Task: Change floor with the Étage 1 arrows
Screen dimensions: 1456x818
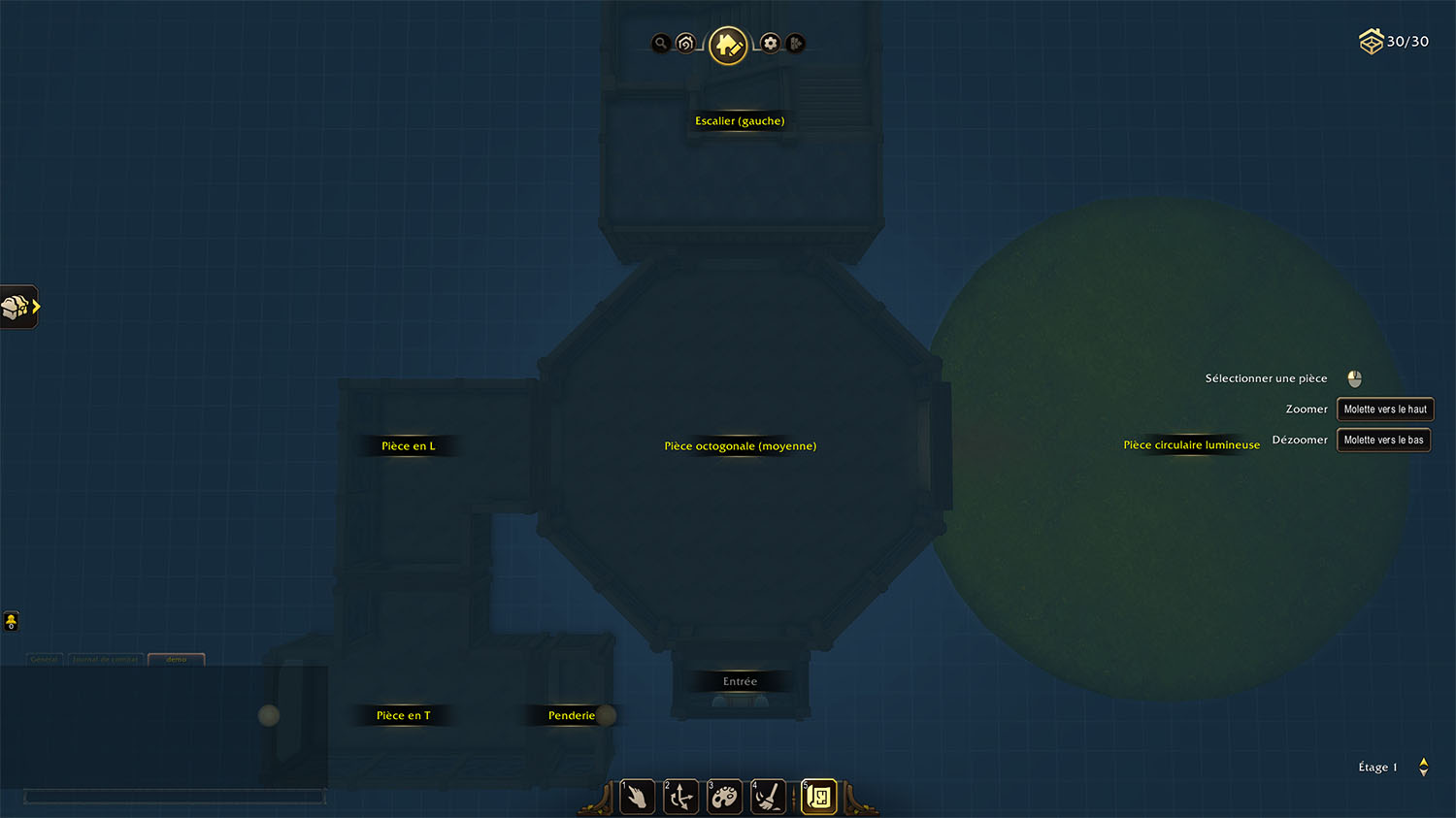Action: click(x=1423, y=768)
